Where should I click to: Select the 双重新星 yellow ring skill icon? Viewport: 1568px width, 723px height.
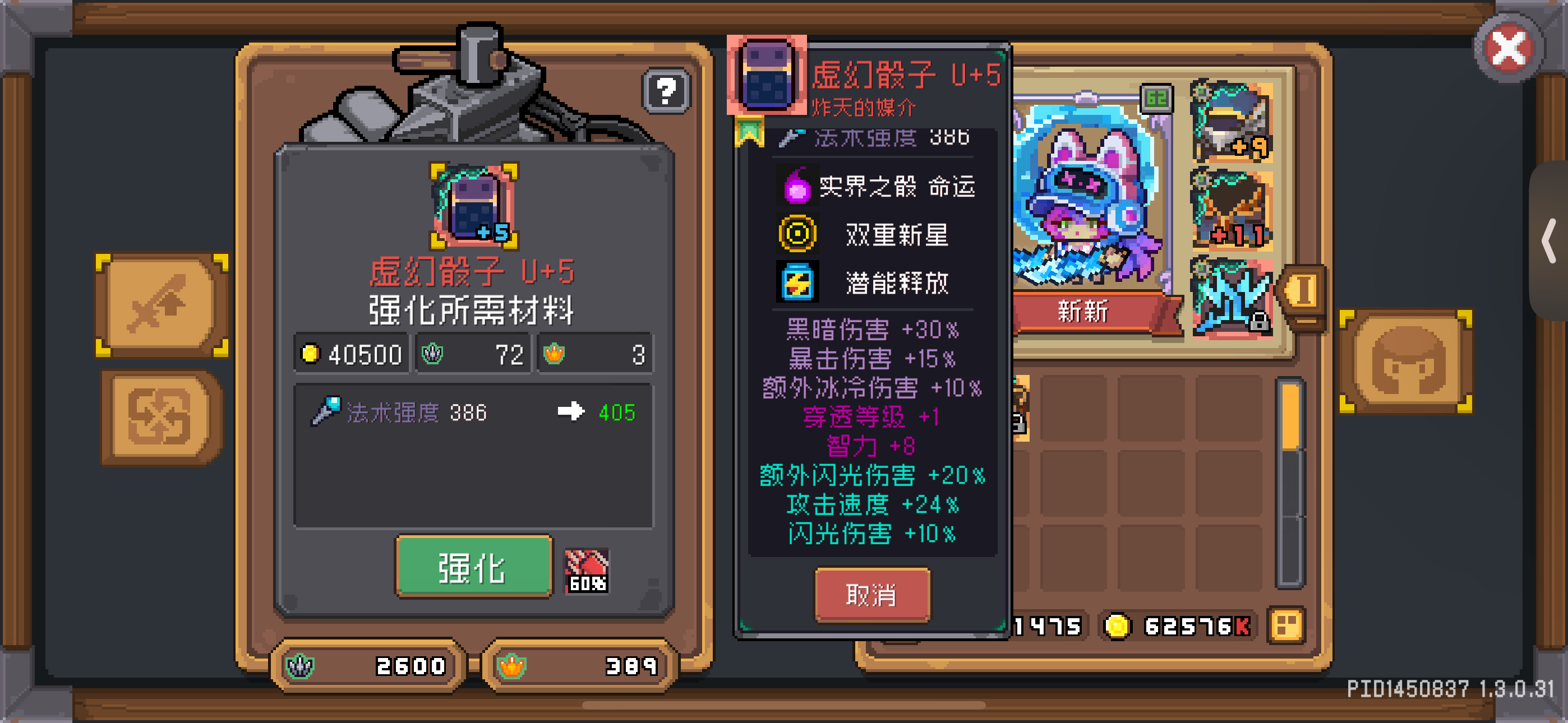click(797, 233)
